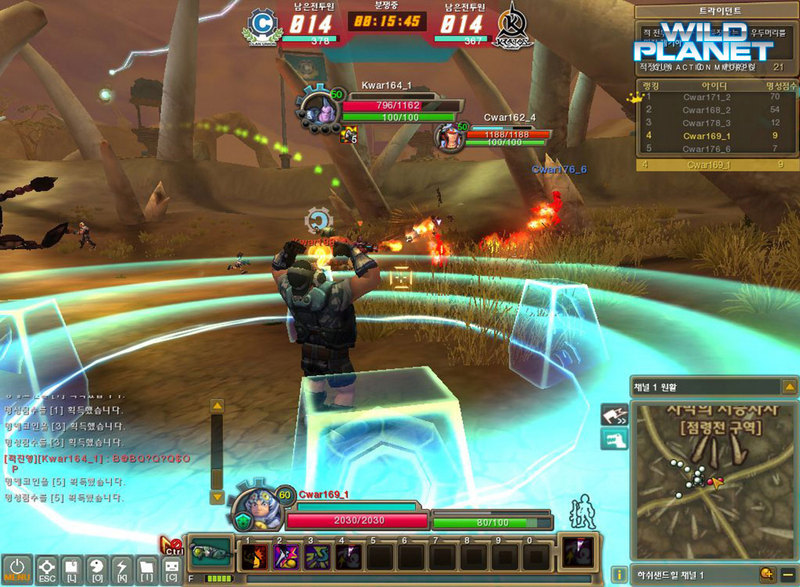Use the skill in hotbar slot 2
This screenshot has height=587, width=800.
tap(285, 557)
